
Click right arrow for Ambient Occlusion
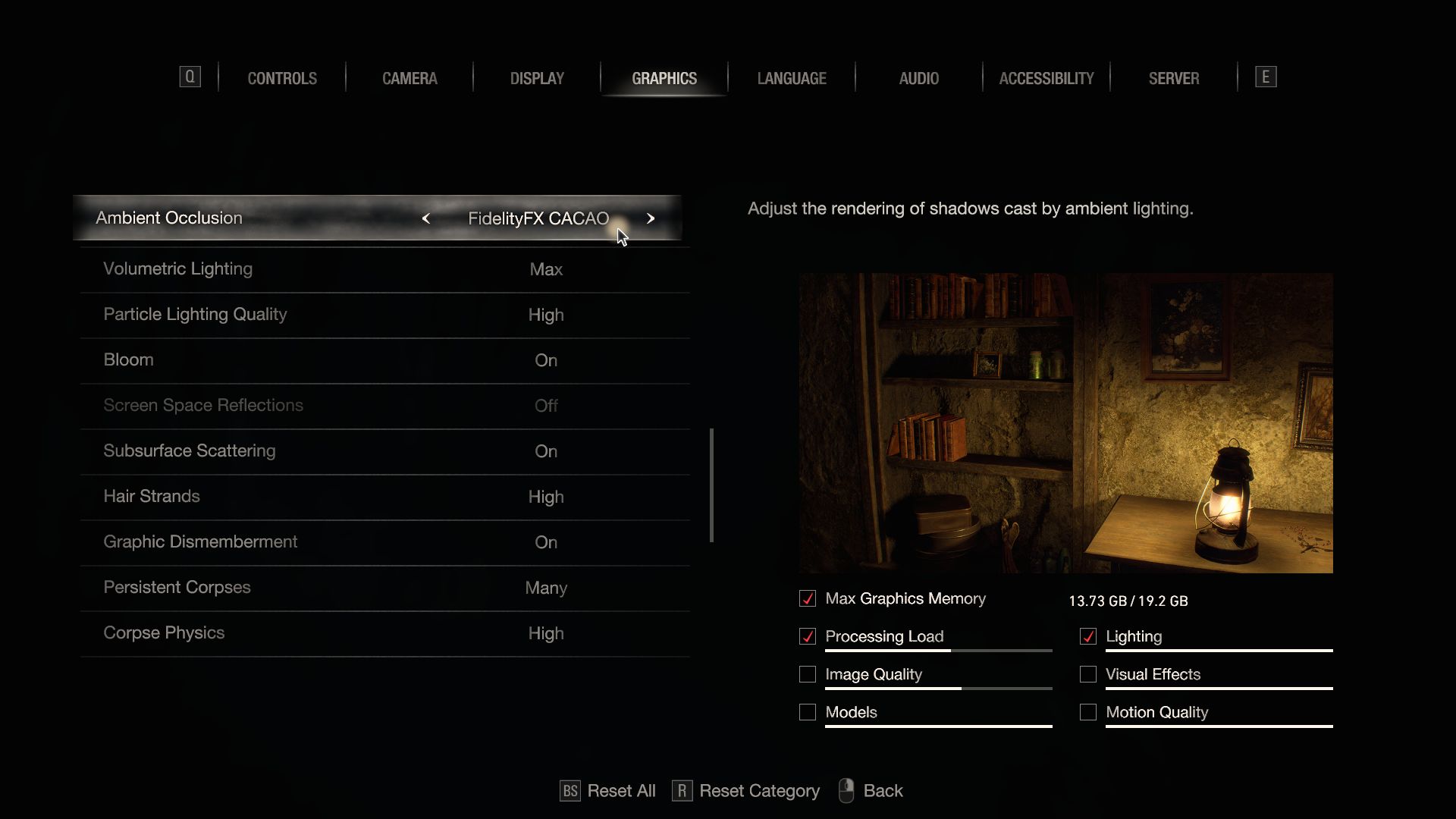pyautogui.click(x=651, y=218)
